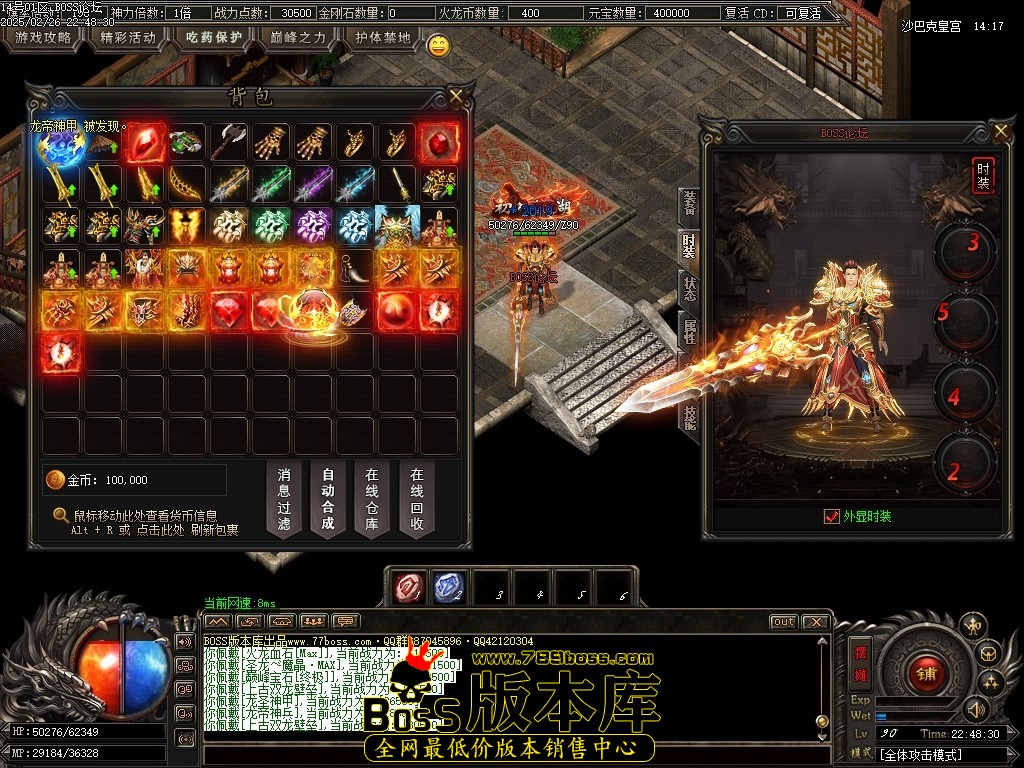Toggle sound with the speaker icon
Screen dimensions: 1024x768
coord(976,709)
